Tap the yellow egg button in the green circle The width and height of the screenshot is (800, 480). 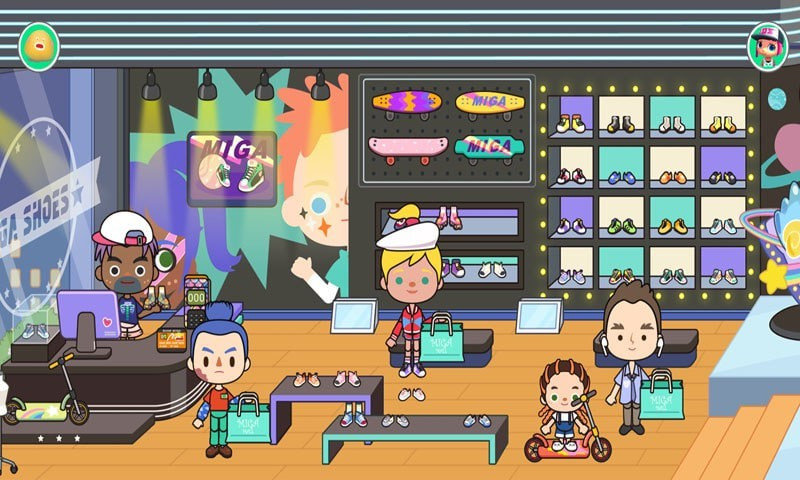click(38, 45)
